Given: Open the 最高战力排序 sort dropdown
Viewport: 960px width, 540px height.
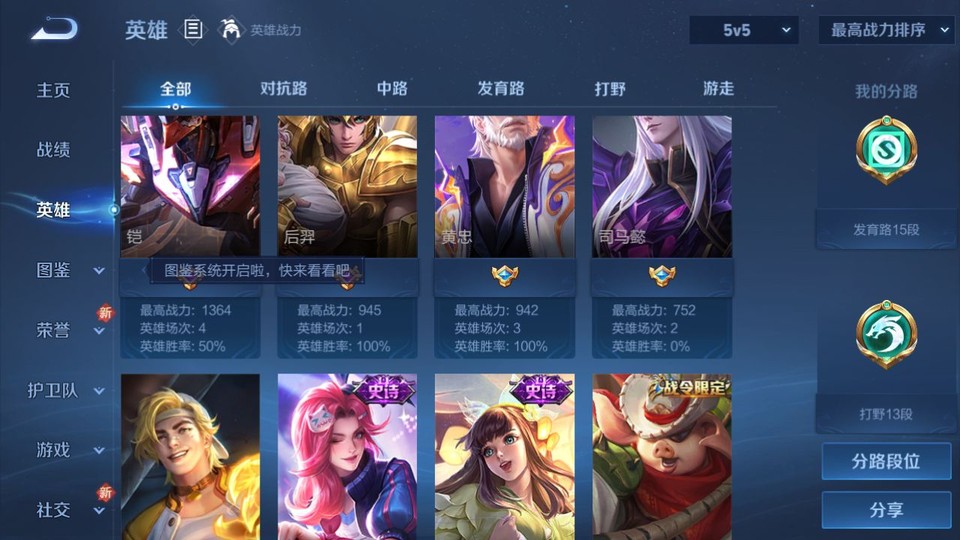Looking at the screenshot, I should (x=887, y=30).
